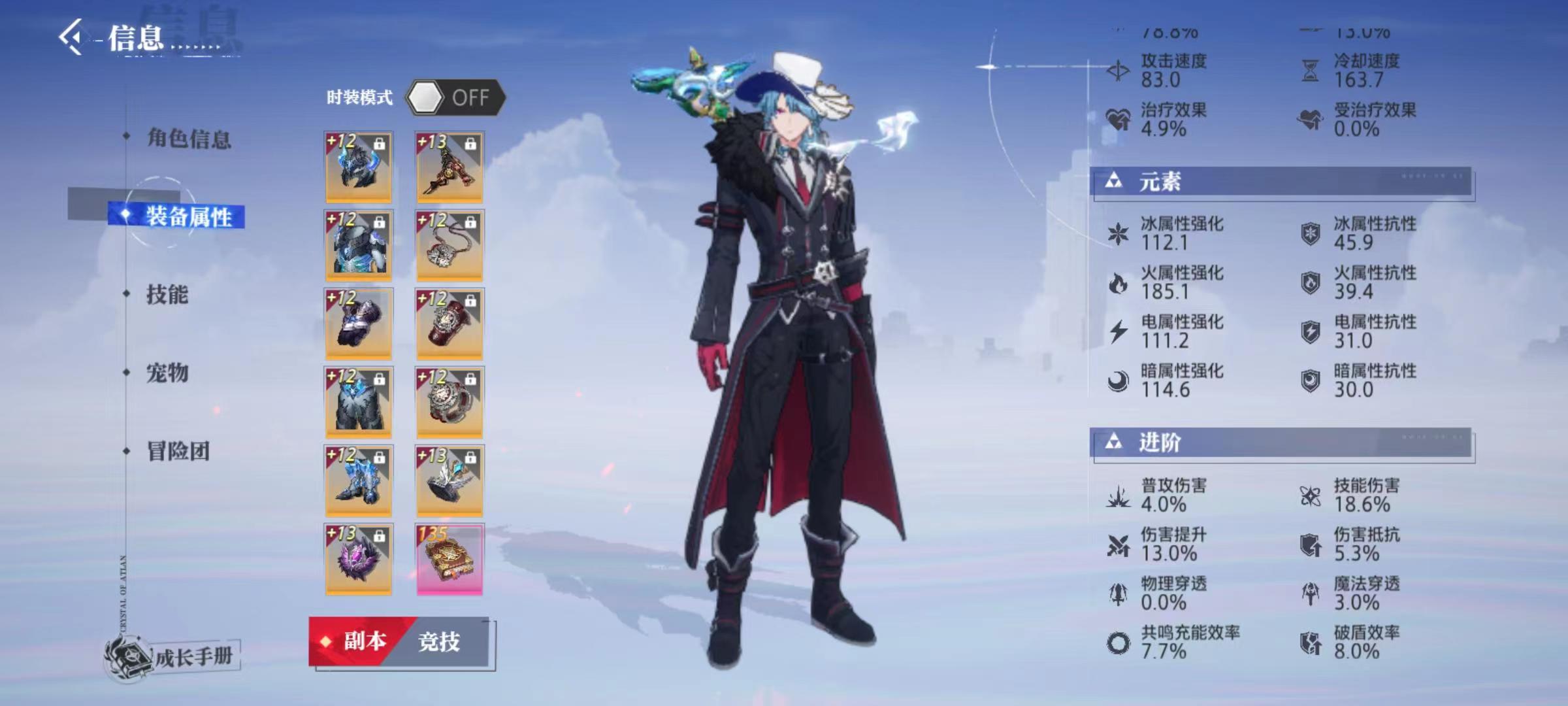This screenshot has width=1568, height=706.
Task: Toggle the 时装模式 costume mode switch
Action: pos(455,98)
